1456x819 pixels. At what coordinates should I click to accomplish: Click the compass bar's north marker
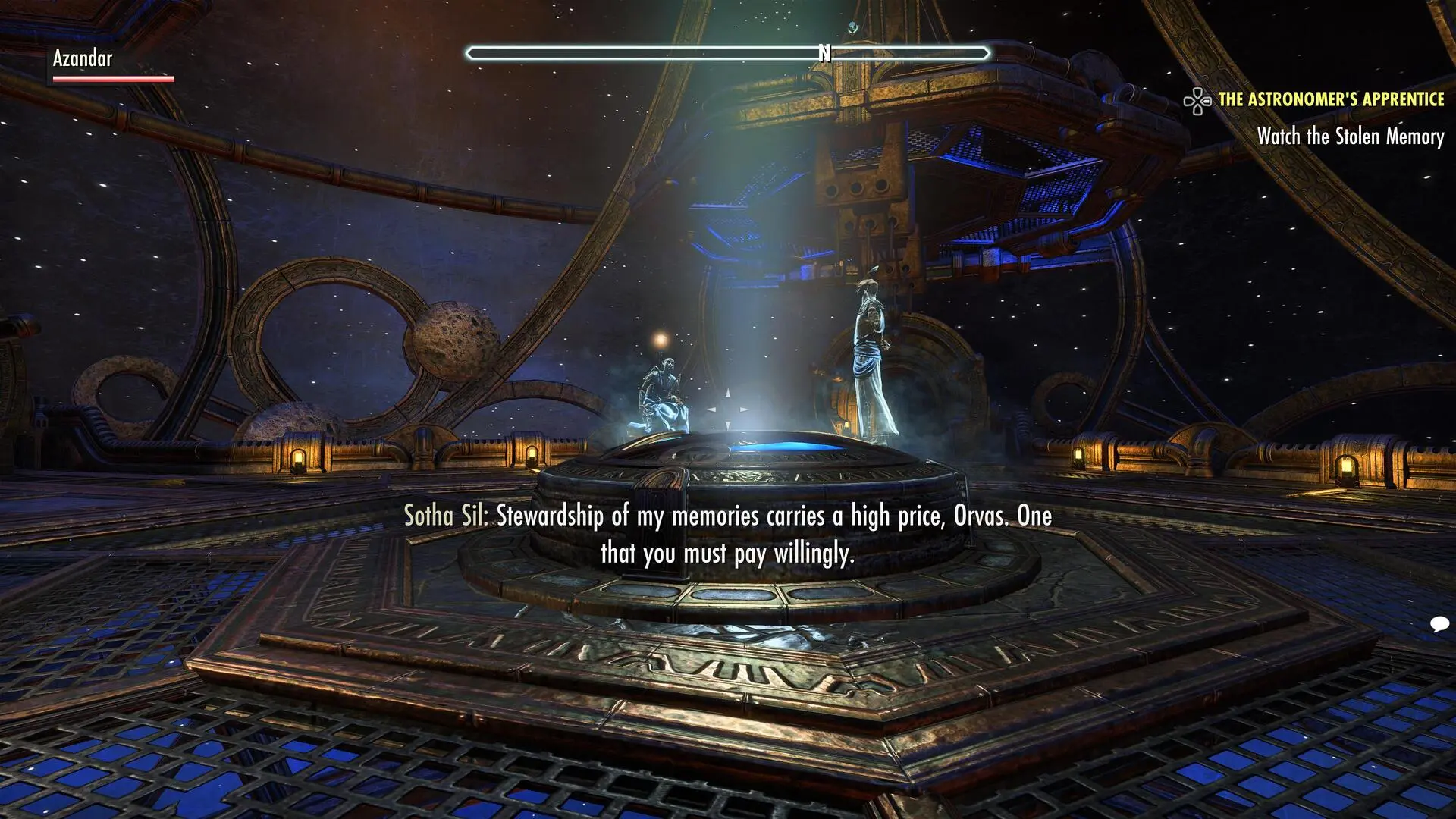click(x=824, y=53)
